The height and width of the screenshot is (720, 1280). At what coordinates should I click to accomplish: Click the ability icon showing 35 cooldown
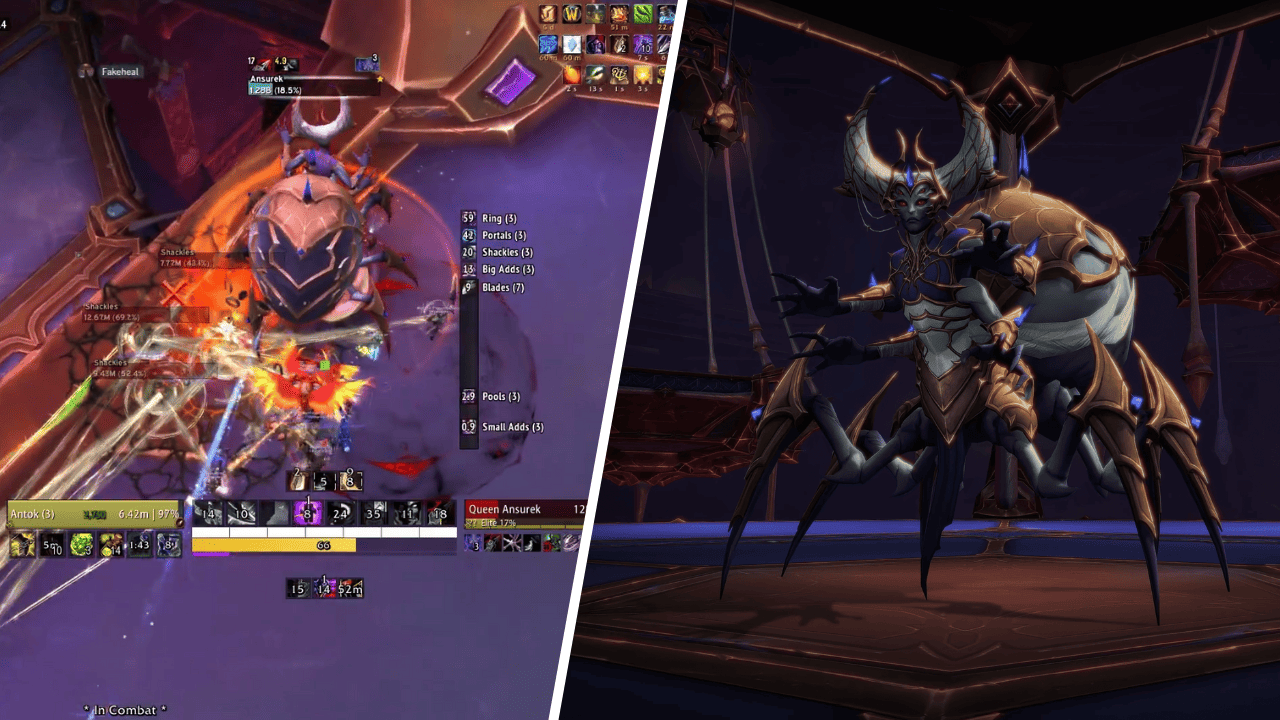coord(374,514)
